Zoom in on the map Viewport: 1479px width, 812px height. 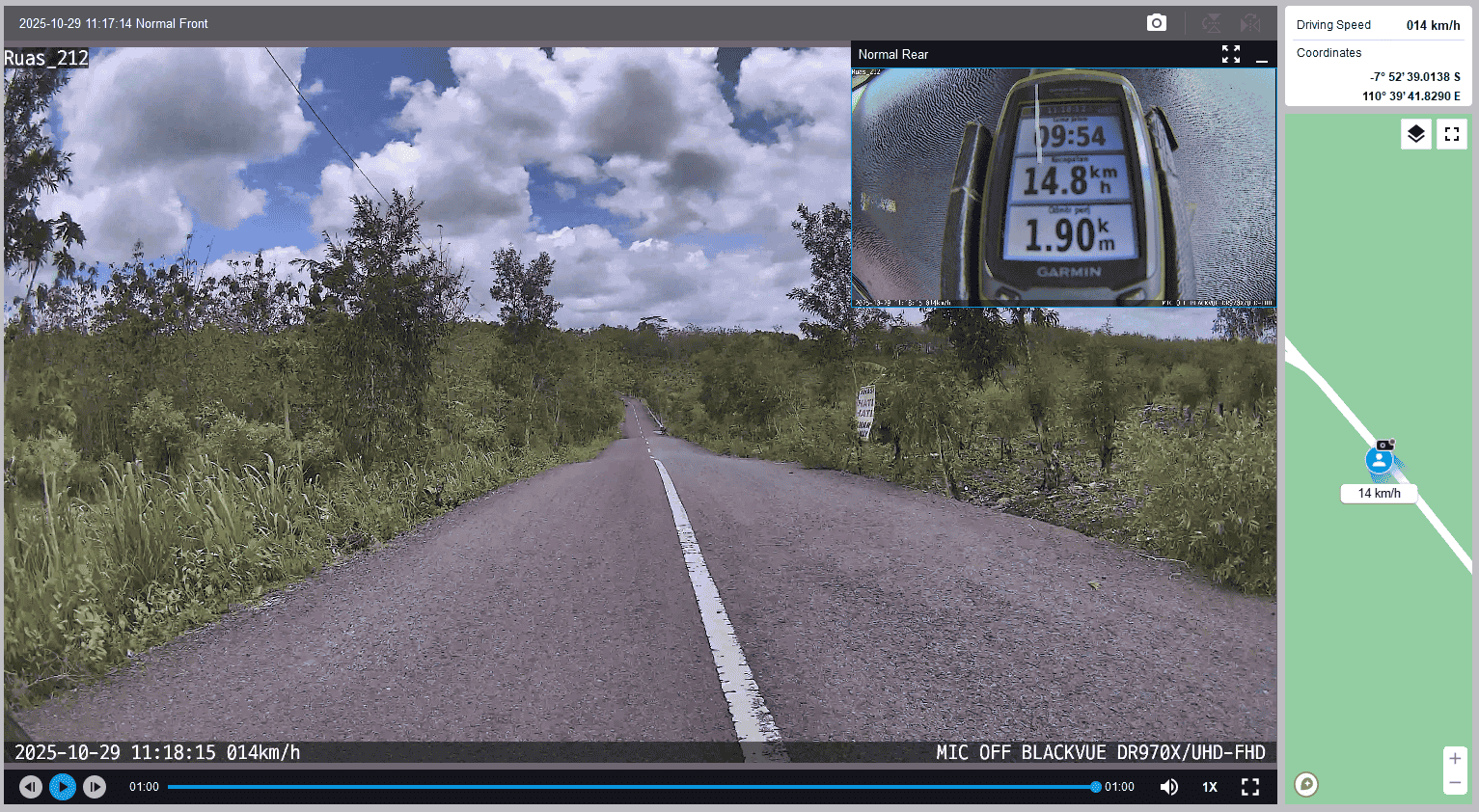coord(1455,758)
